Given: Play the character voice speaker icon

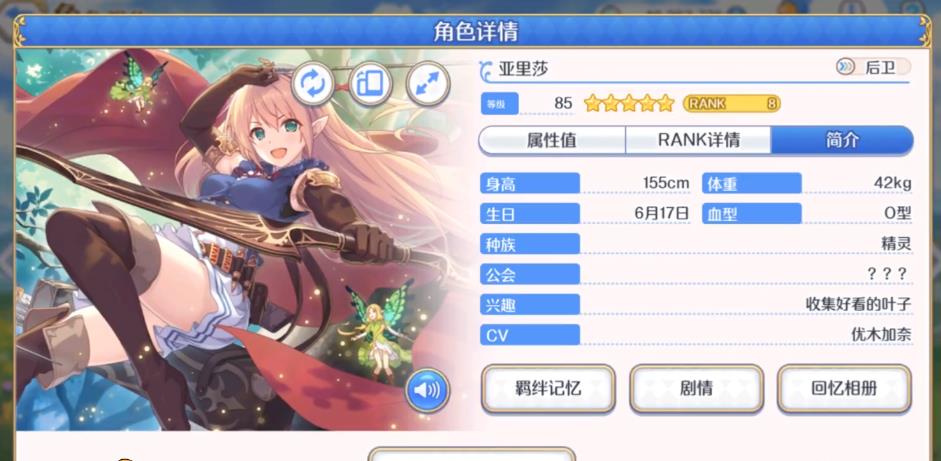Looking at the screenshot, I should click(427, 390).
